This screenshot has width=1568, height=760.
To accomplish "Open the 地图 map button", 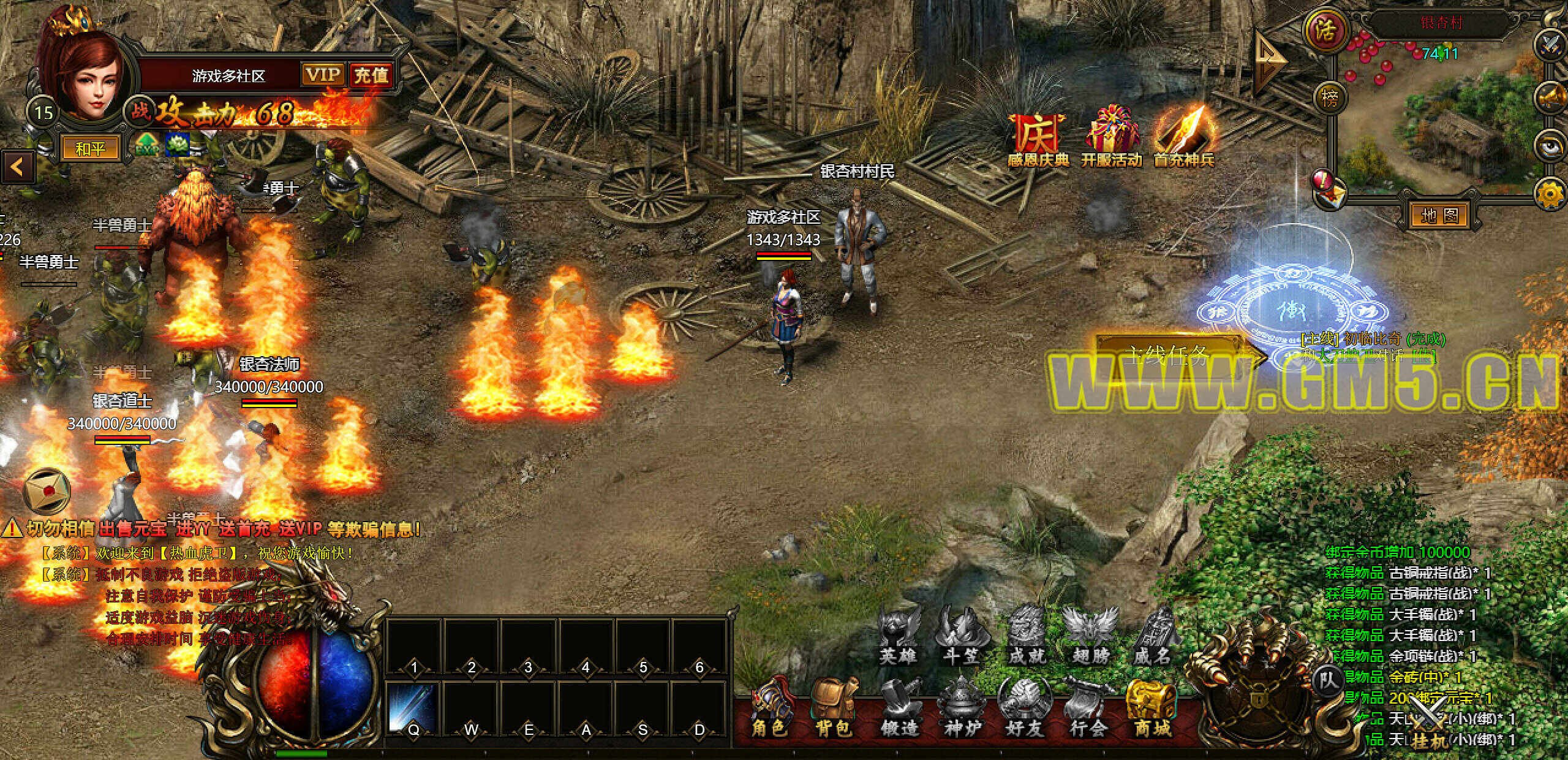I will [x=1439, y=216].
